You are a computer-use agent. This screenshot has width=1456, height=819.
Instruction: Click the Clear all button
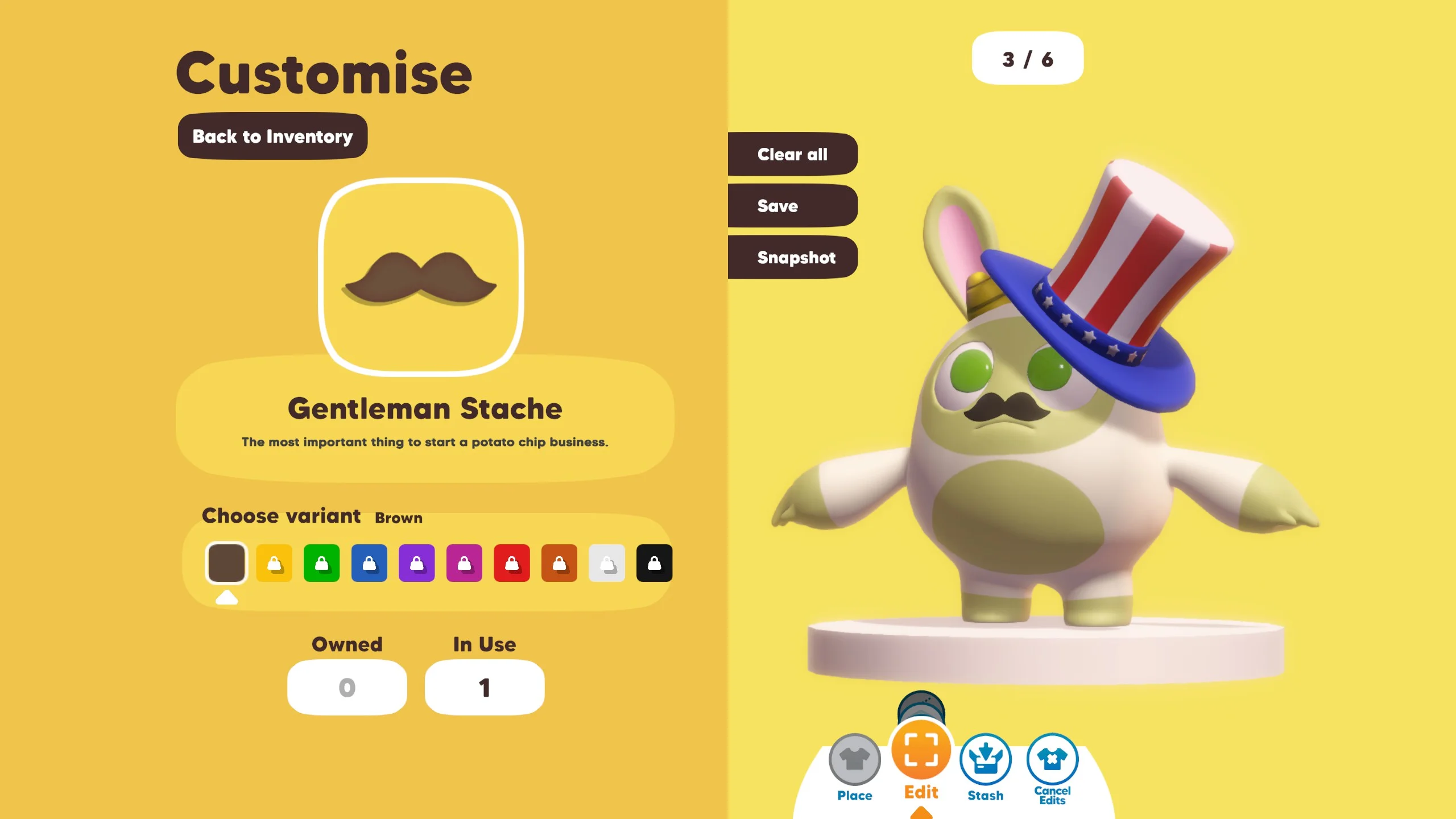tap(792, 154)
